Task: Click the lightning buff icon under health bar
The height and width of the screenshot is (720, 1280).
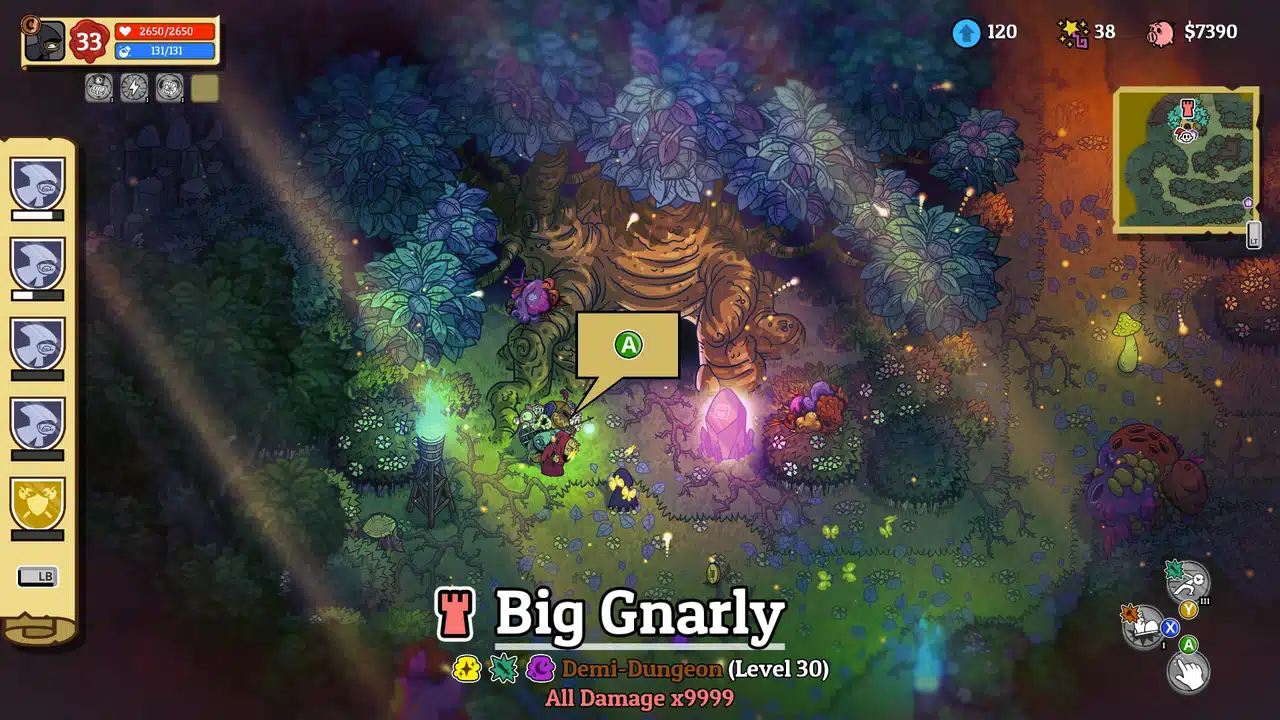Action: pos(134,87)
